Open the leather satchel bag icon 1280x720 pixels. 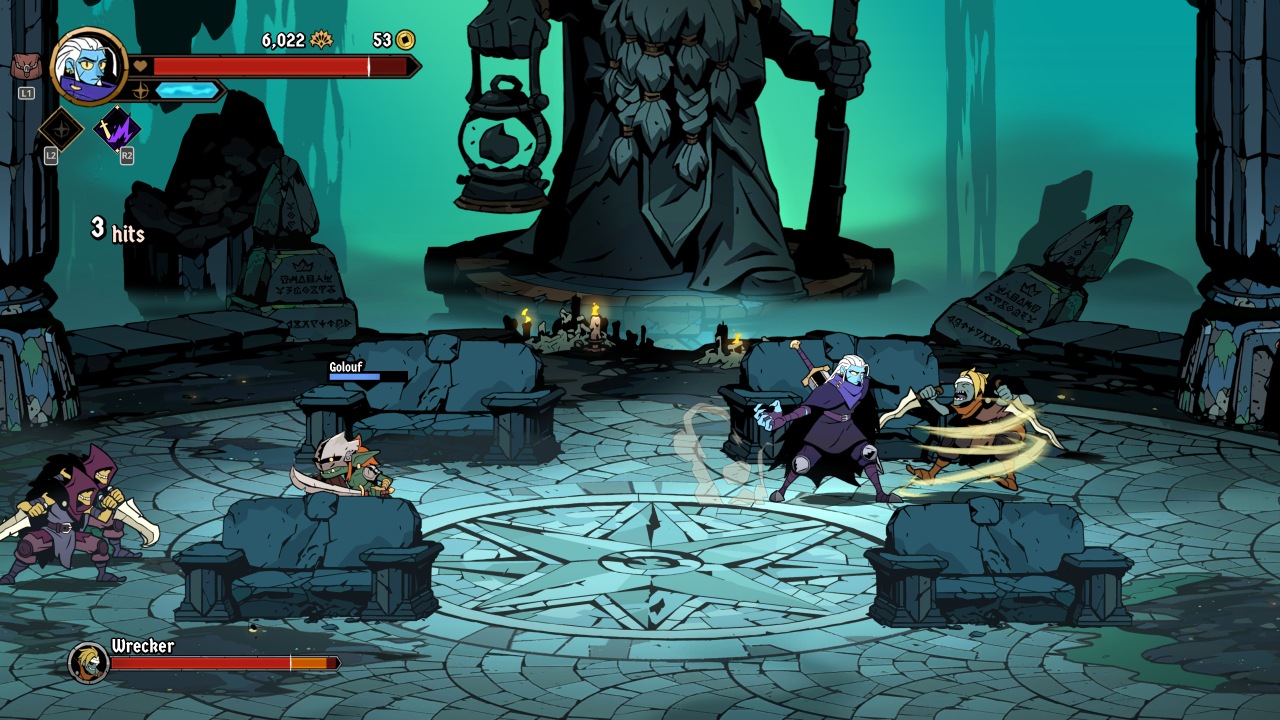coord(25,68)
